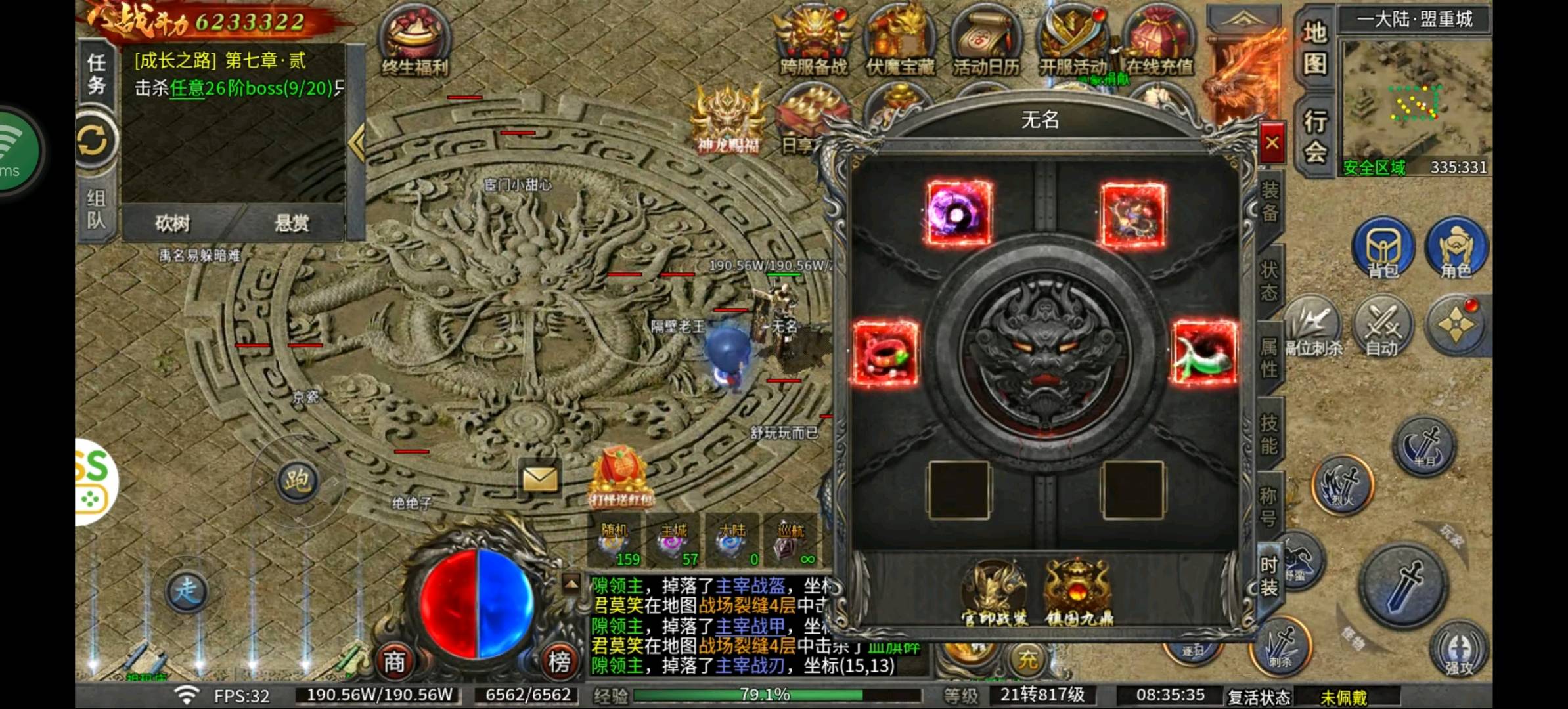Open the mail envelope icon
Screen dimensions: 1568x709
540,479
